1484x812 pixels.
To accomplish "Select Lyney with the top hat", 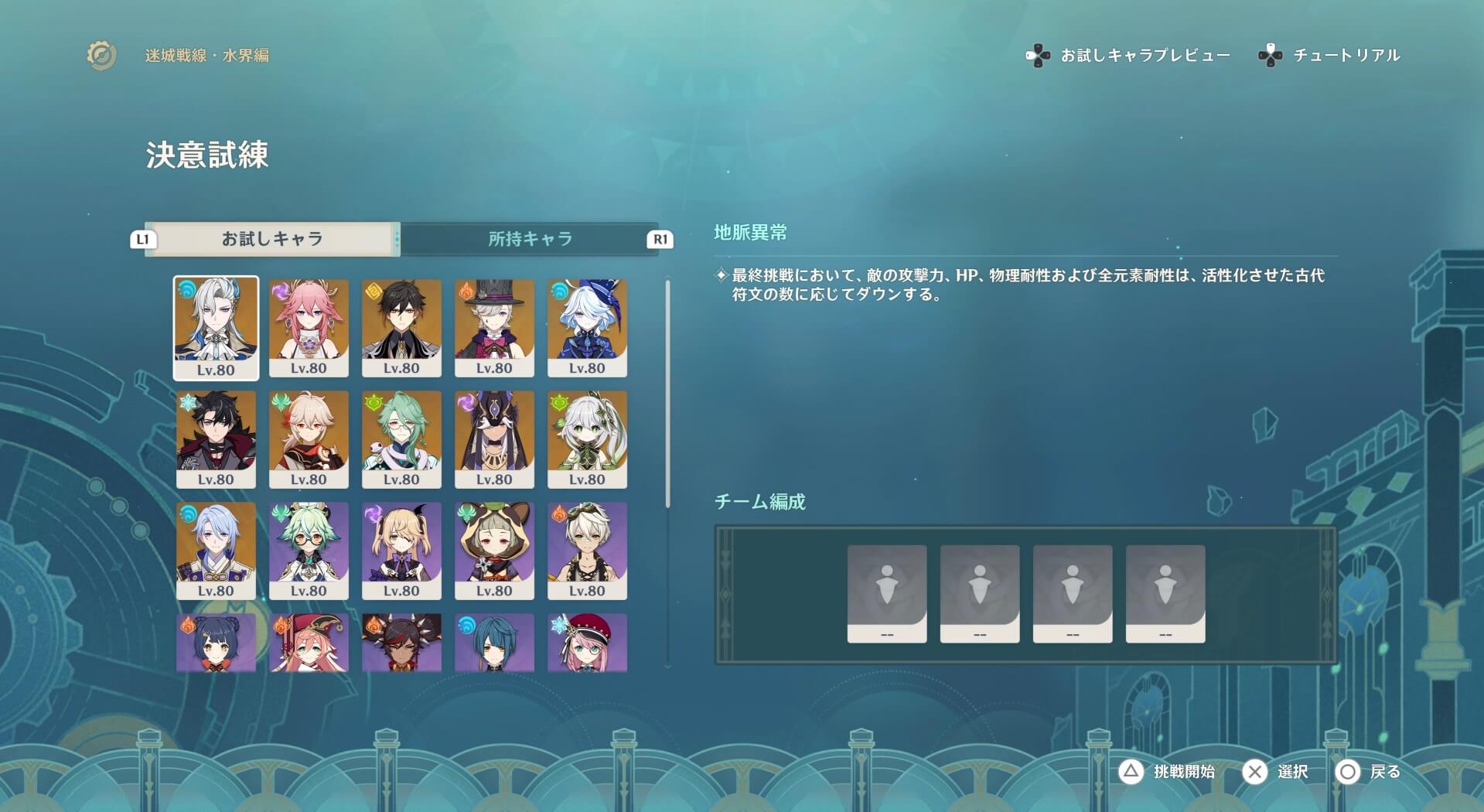I will tap(495, 325).
